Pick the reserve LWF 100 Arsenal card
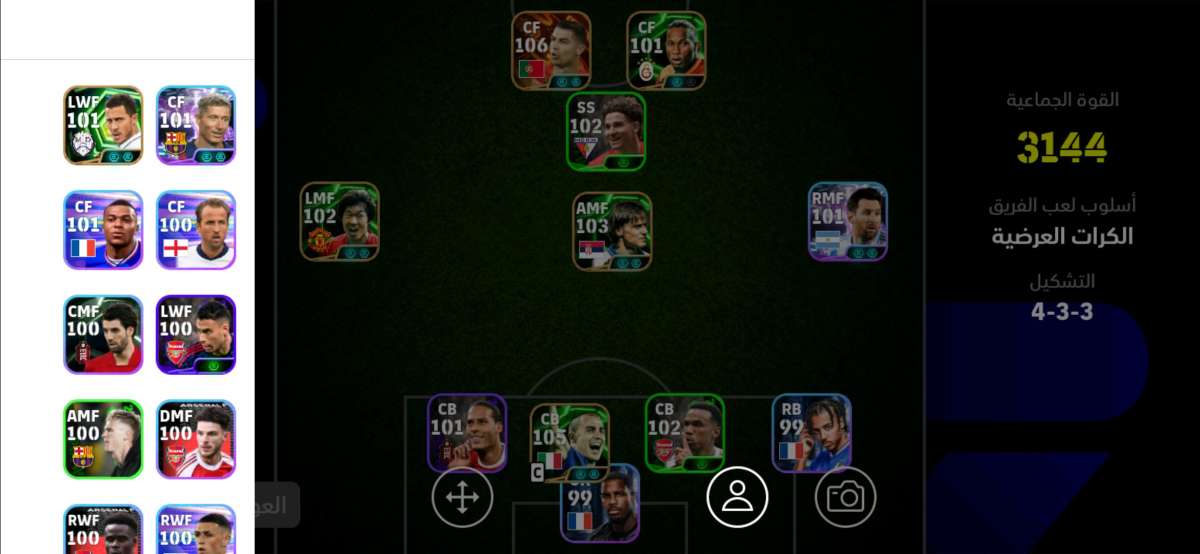 [196, 334]
